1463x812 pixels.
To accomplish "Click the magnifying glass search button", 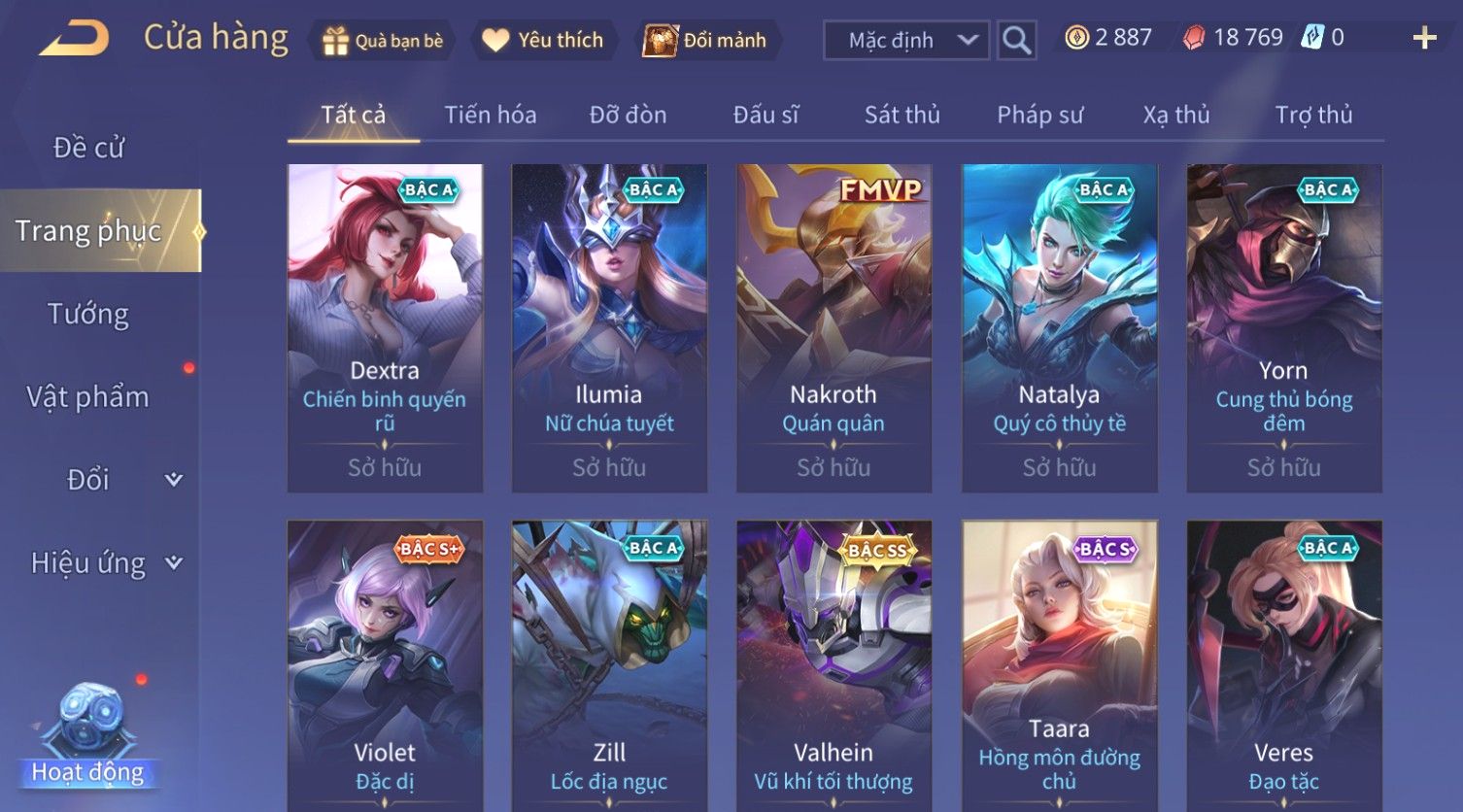I will pos(1016,41).
